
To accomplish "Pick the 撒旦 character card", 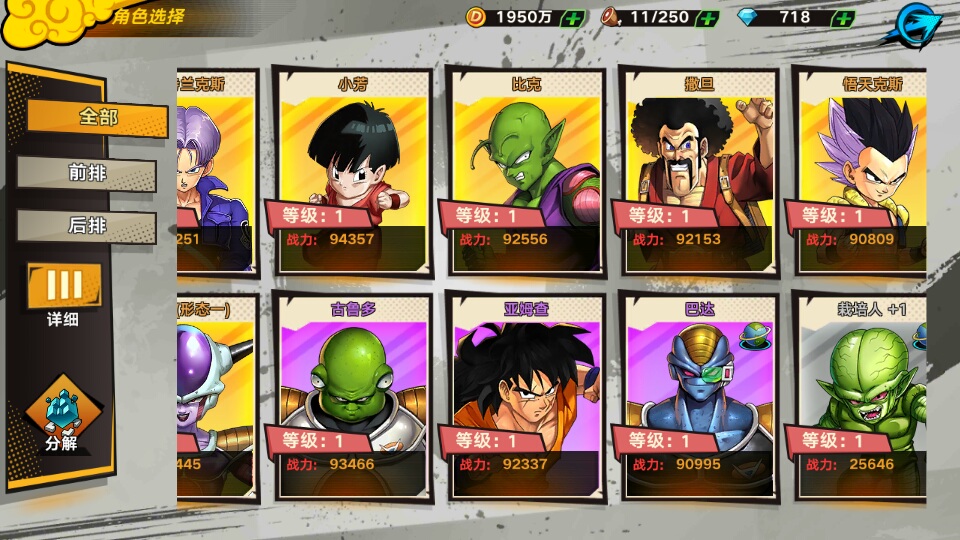I will click(699, 172).
